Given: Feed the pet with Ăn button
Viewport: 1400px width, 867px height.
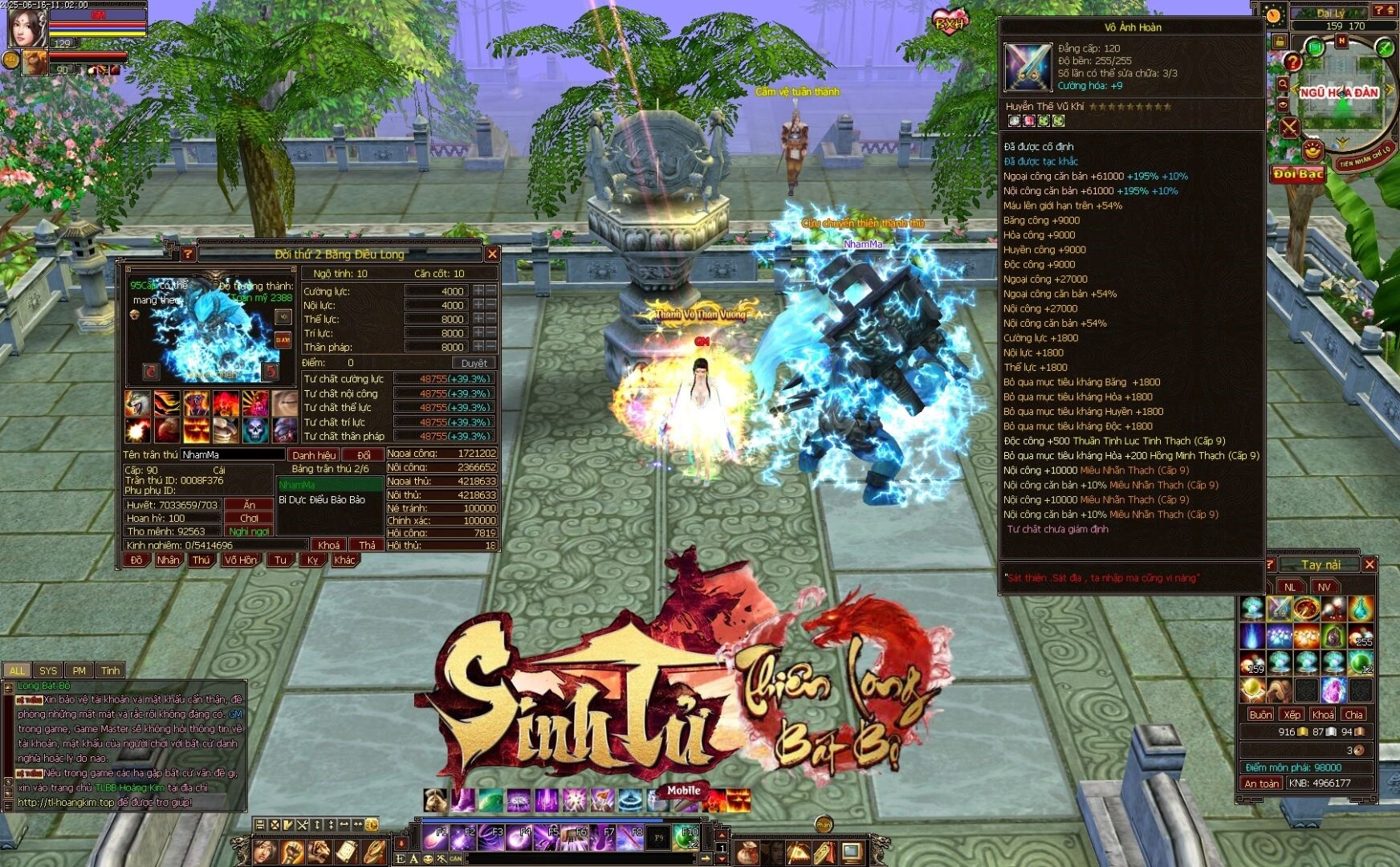Looking at the screenshot, I should (x=250, y=505).
